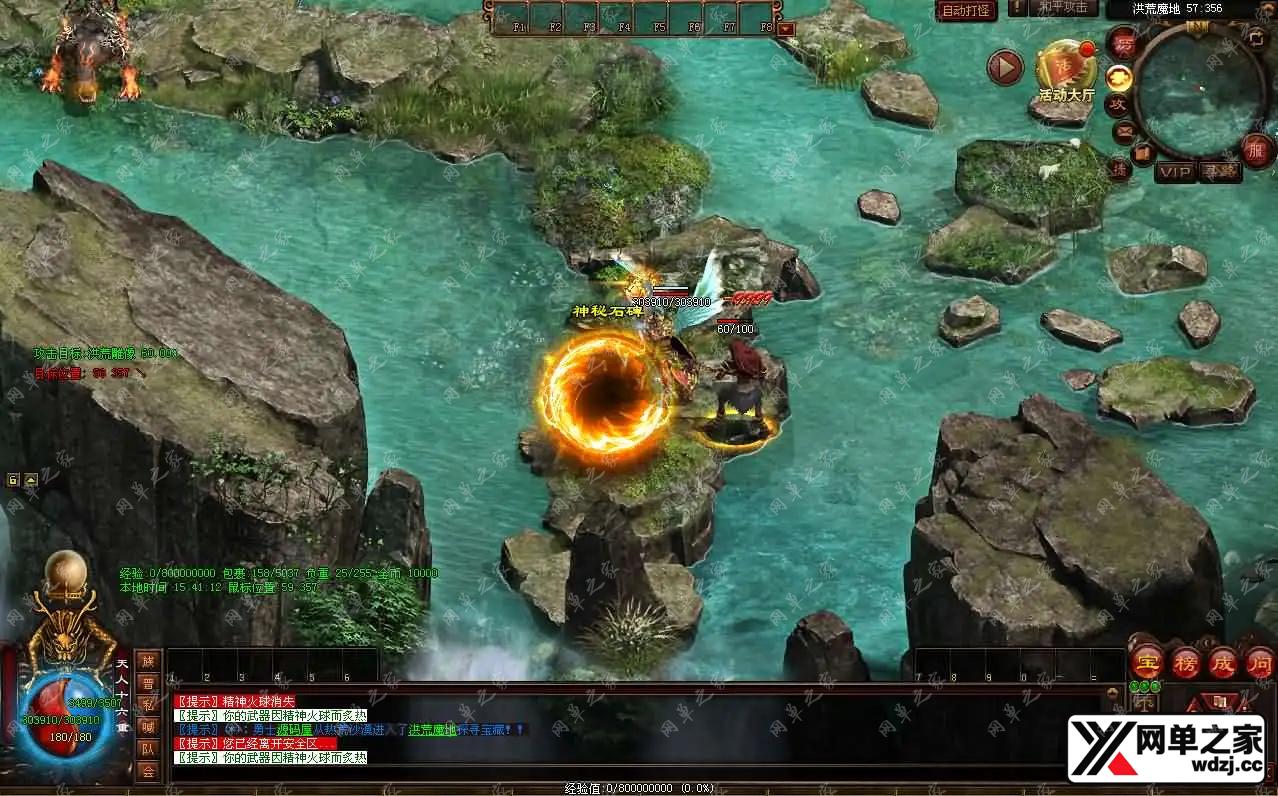The width and height of the screenshot is (1278, 796).
Task: Open the 活动大厅 activity hall
Action: [1066, 71]
